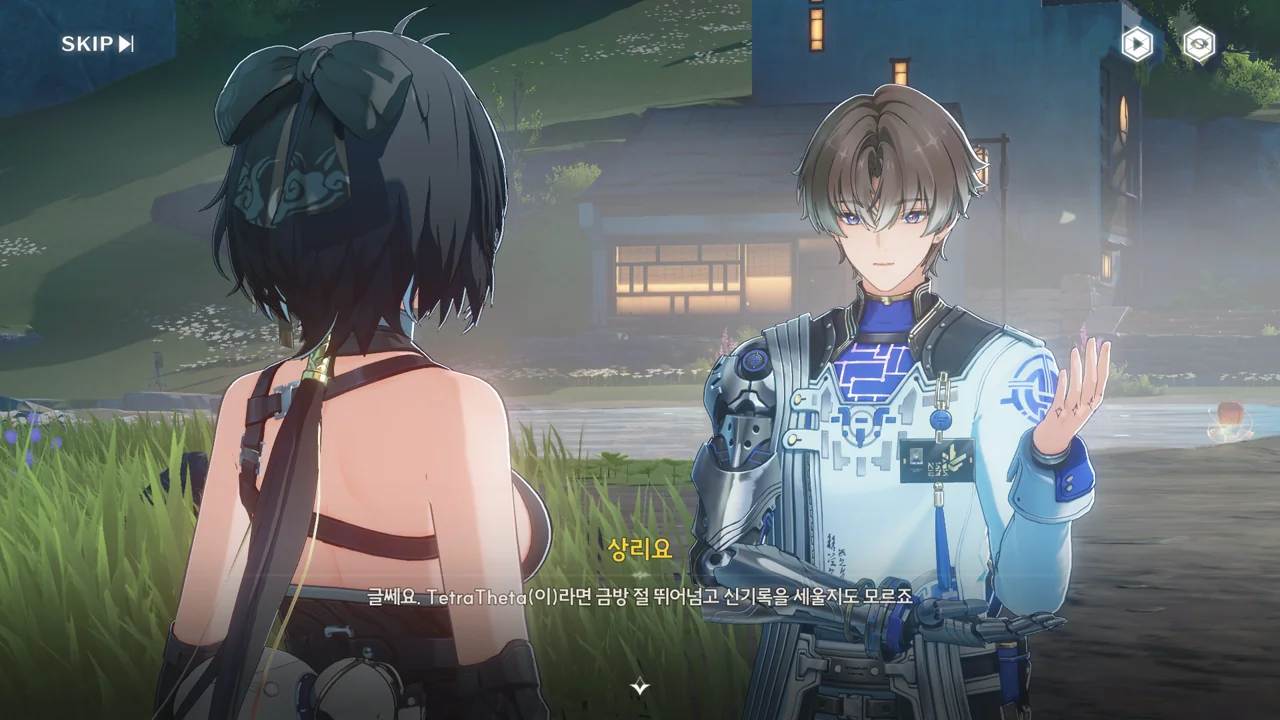
Task: Advance dialogue via the diamond continue indicator
Action: coord(640,686)
